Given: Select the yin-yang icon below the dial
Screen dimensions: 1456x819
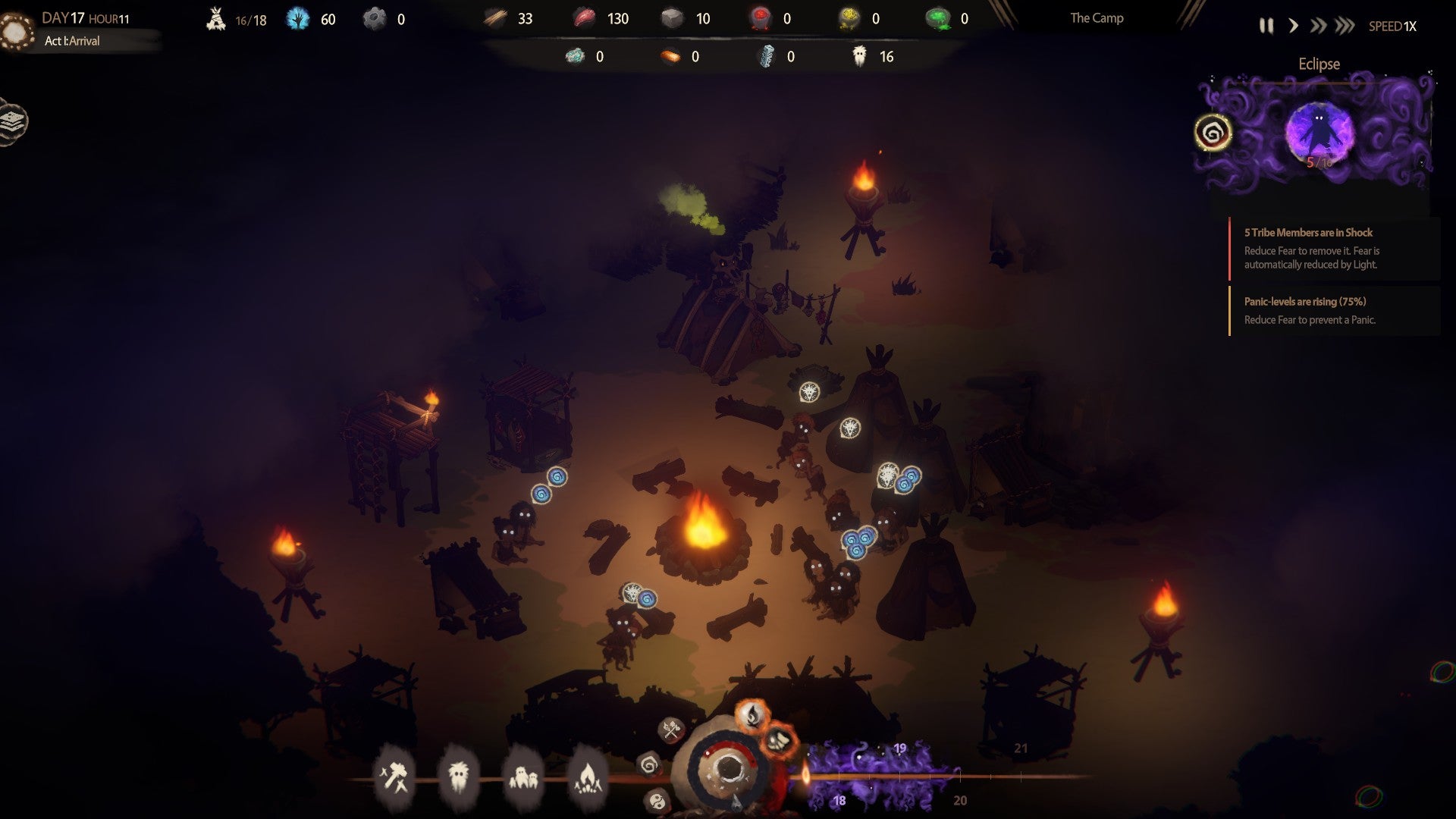Looking at the screenshot, I should (x=657, y=800).
